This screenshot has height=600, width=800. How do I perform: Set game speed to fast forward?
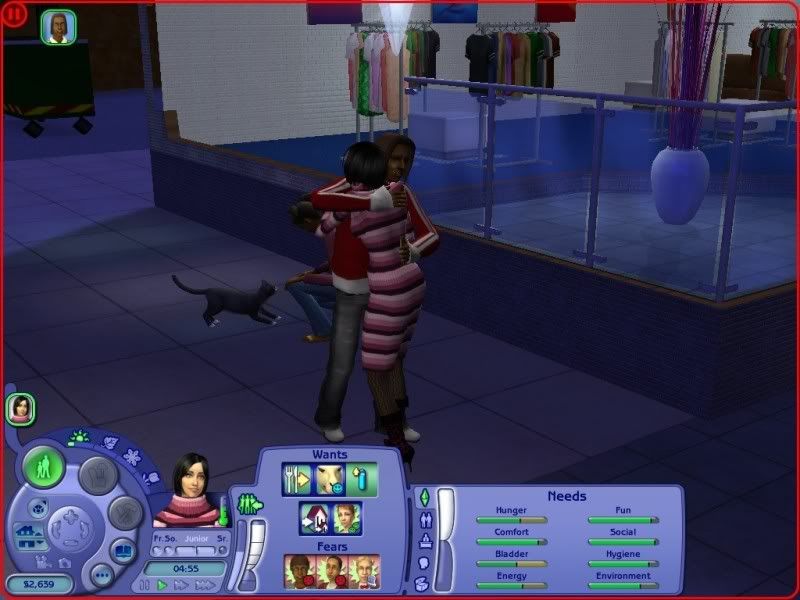click(x=181, y=585)
